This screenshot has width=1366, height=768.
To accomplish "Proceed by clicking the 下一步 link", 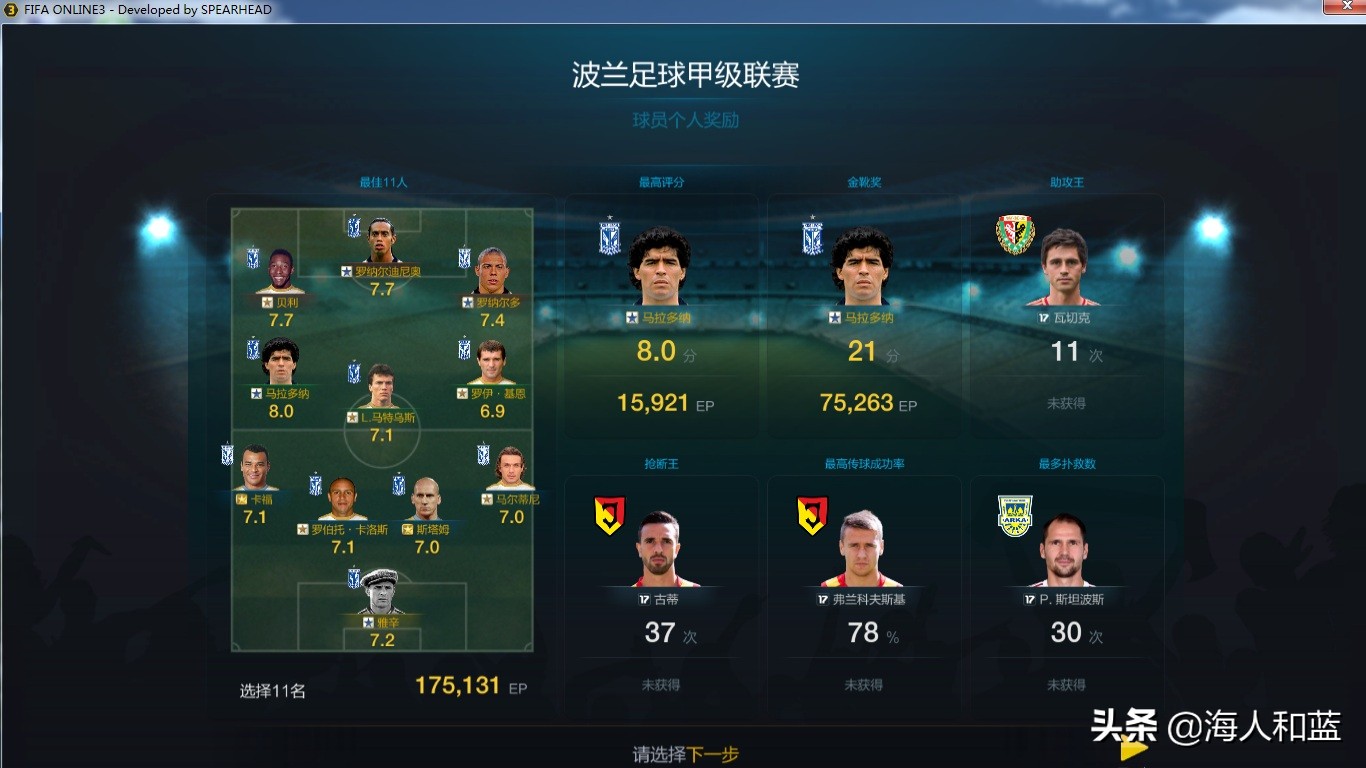I will coord(714,755).
